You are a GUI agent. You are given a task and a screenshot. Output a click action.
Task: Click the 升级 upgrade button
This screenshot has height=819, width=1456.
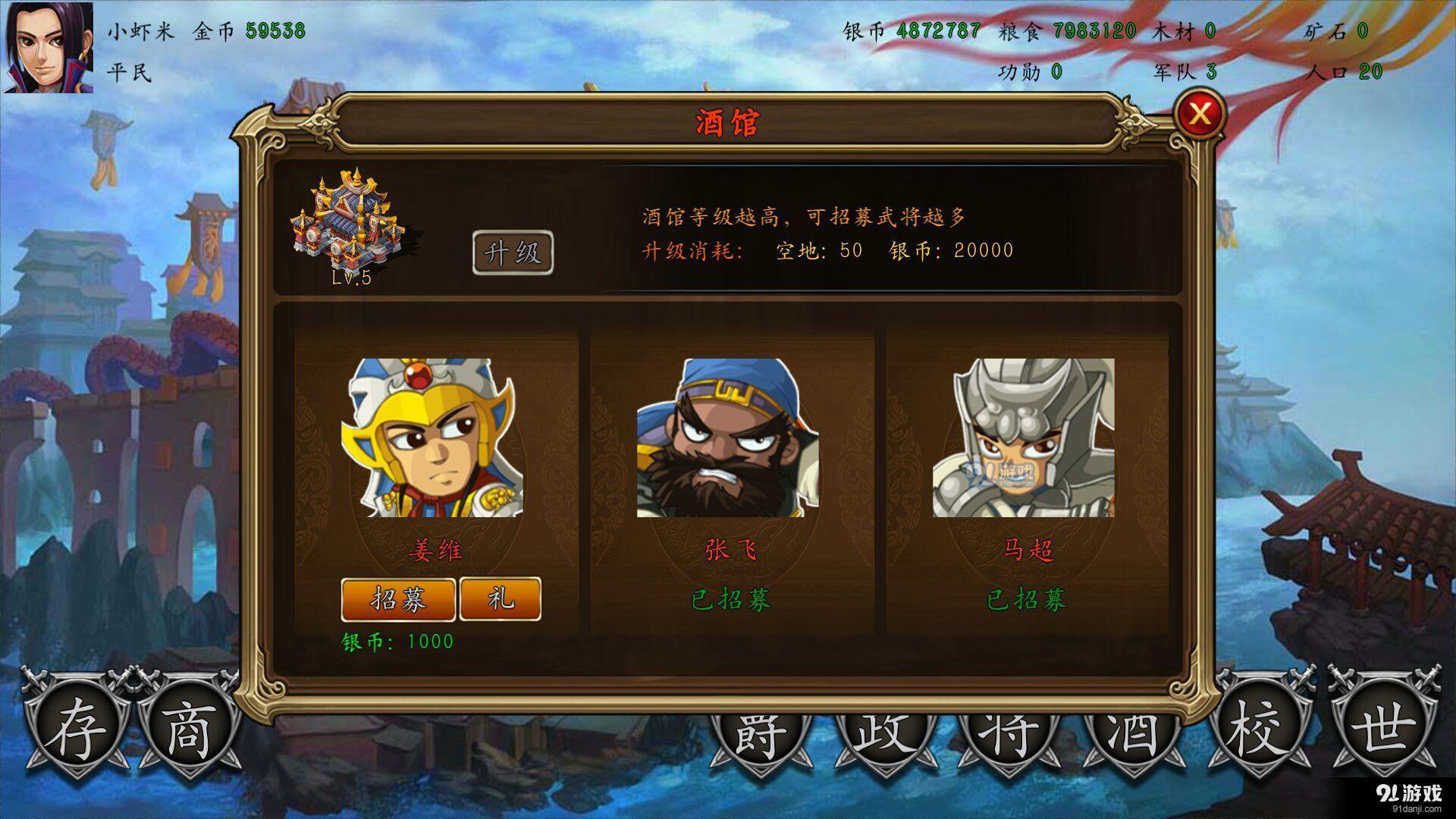[513, 253]
